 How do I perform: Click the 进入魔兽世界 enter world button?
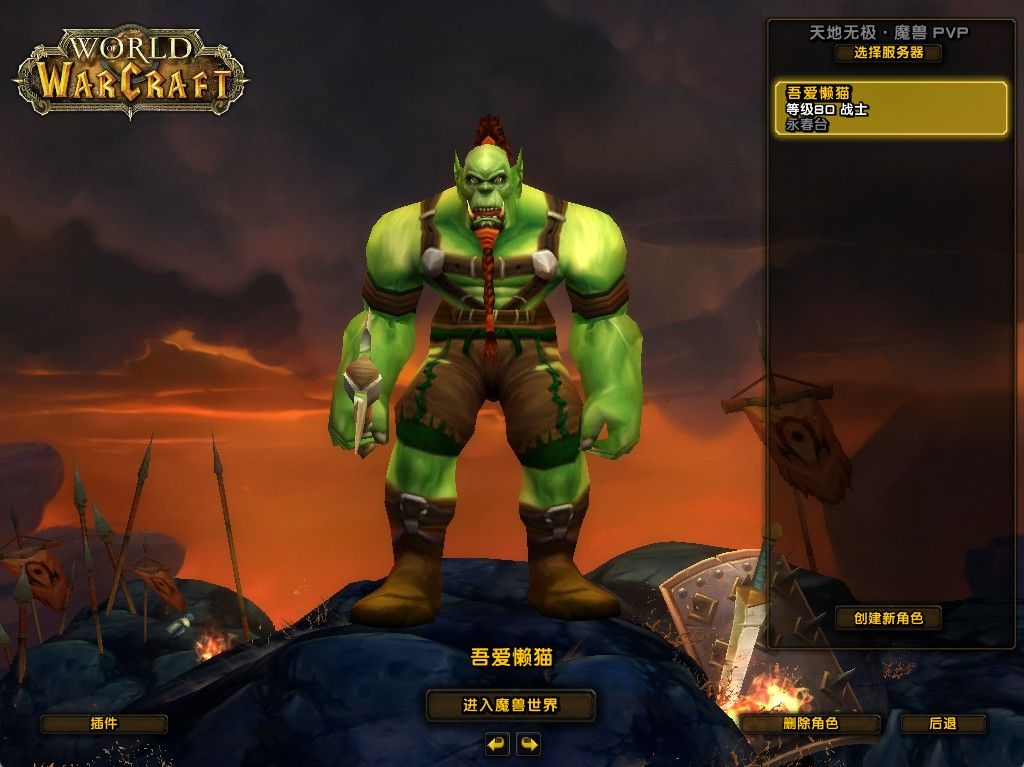(510, 705)
